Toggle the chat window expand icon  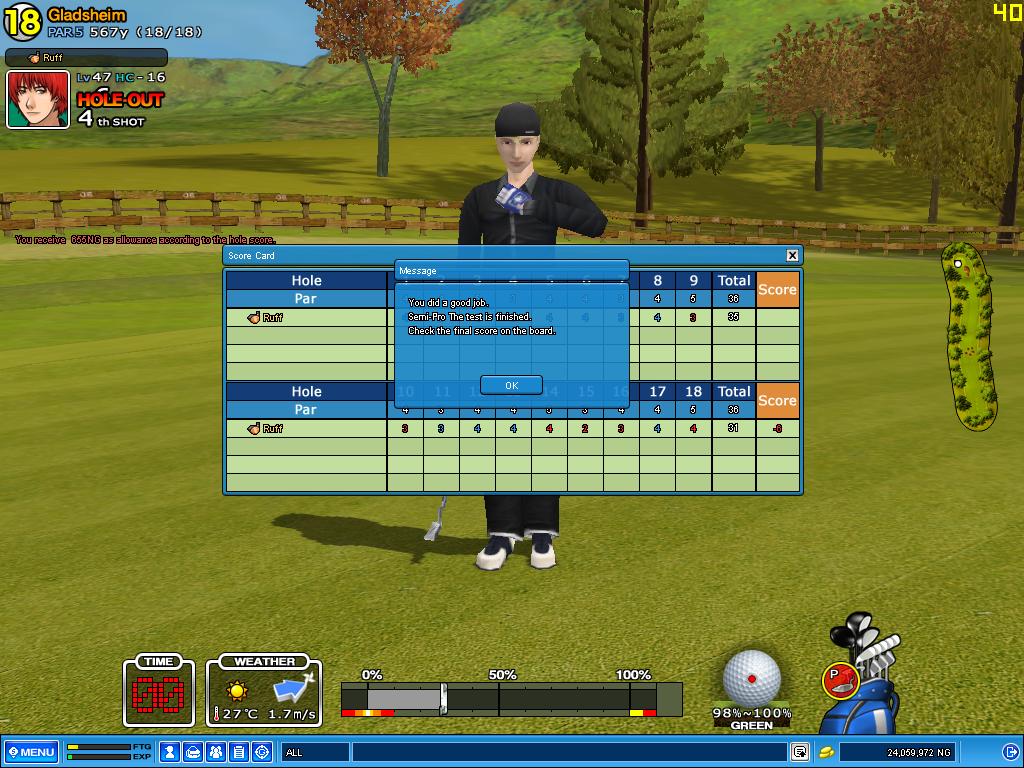click(800, 752)
